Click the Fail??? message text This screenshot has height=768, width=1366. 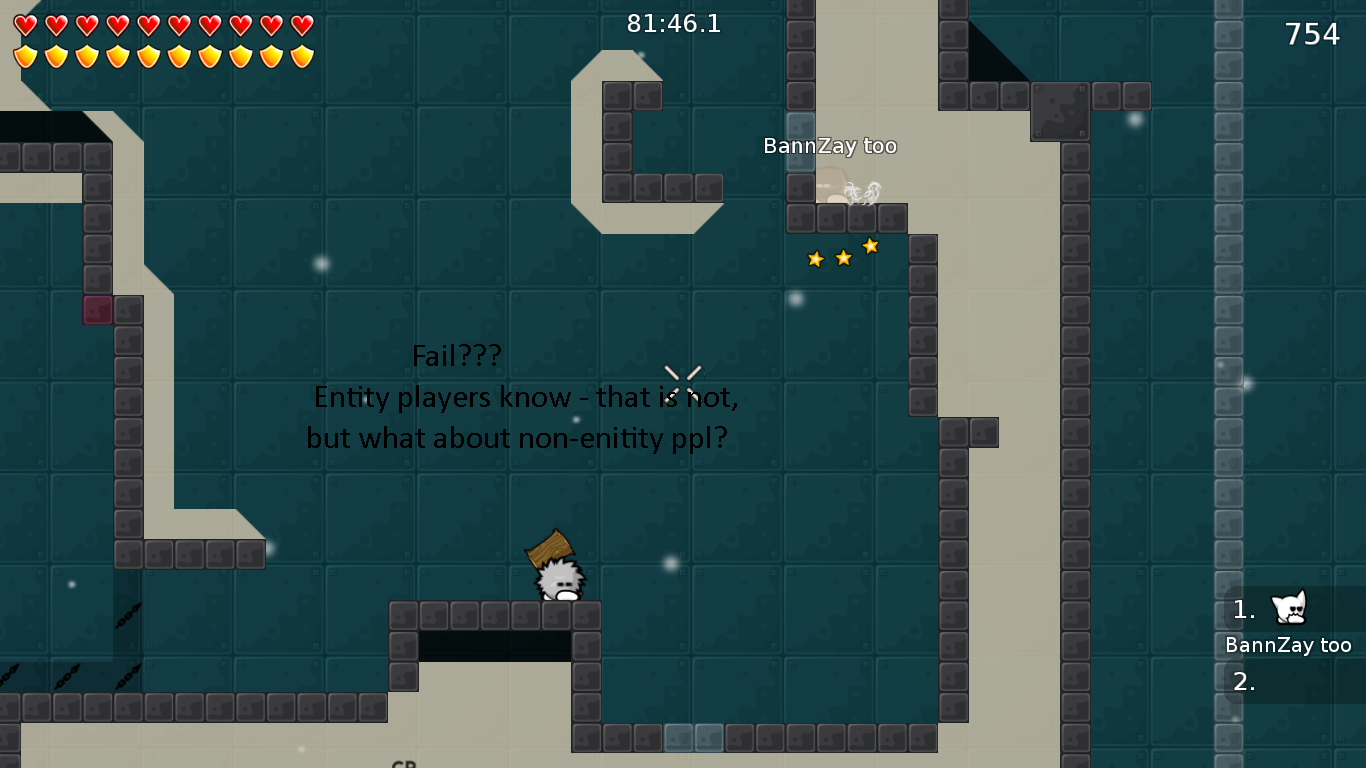(457, 356)
